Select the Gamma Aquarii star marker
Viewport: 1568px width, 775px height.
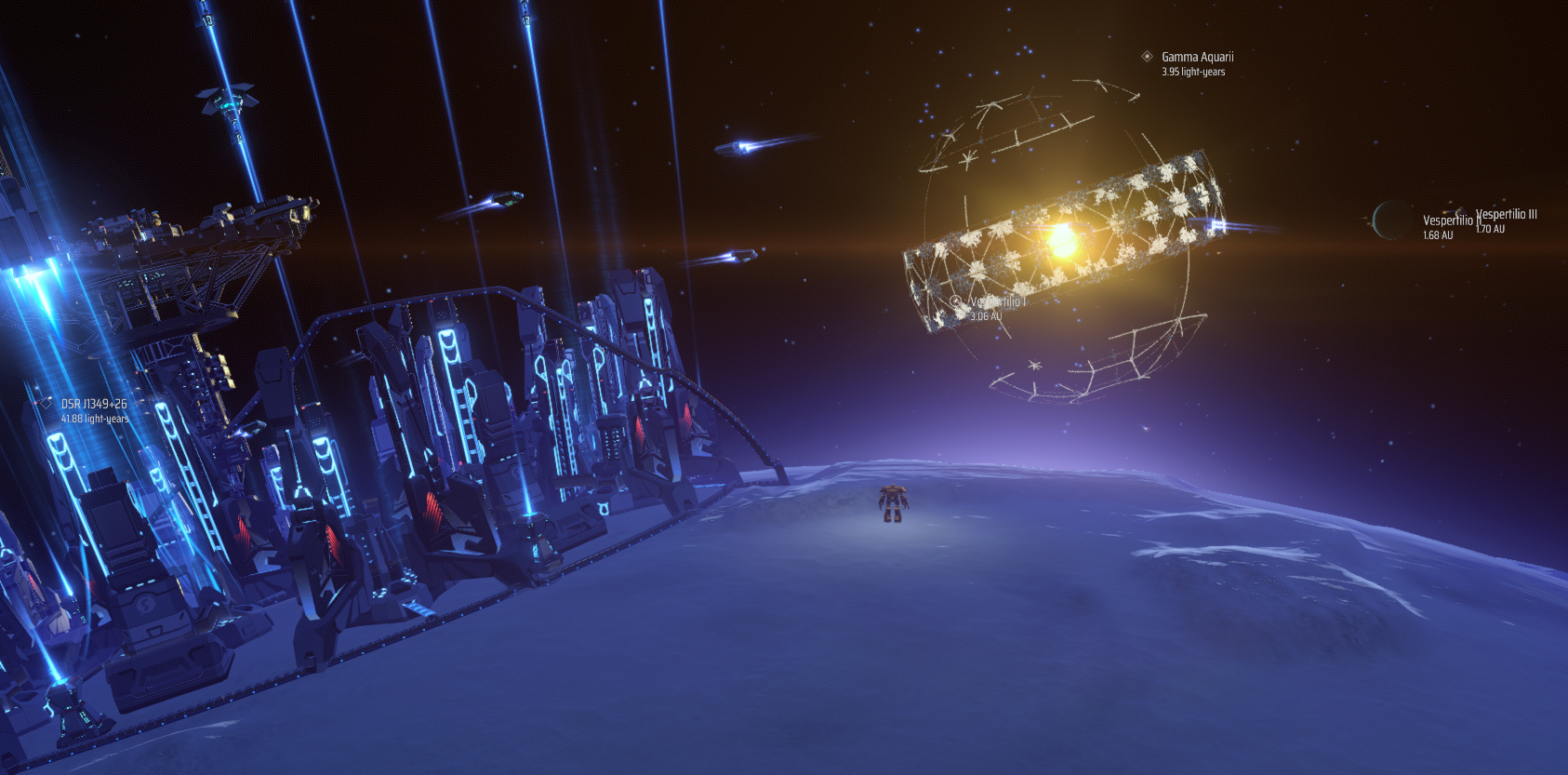click(x=1147, y=57)
